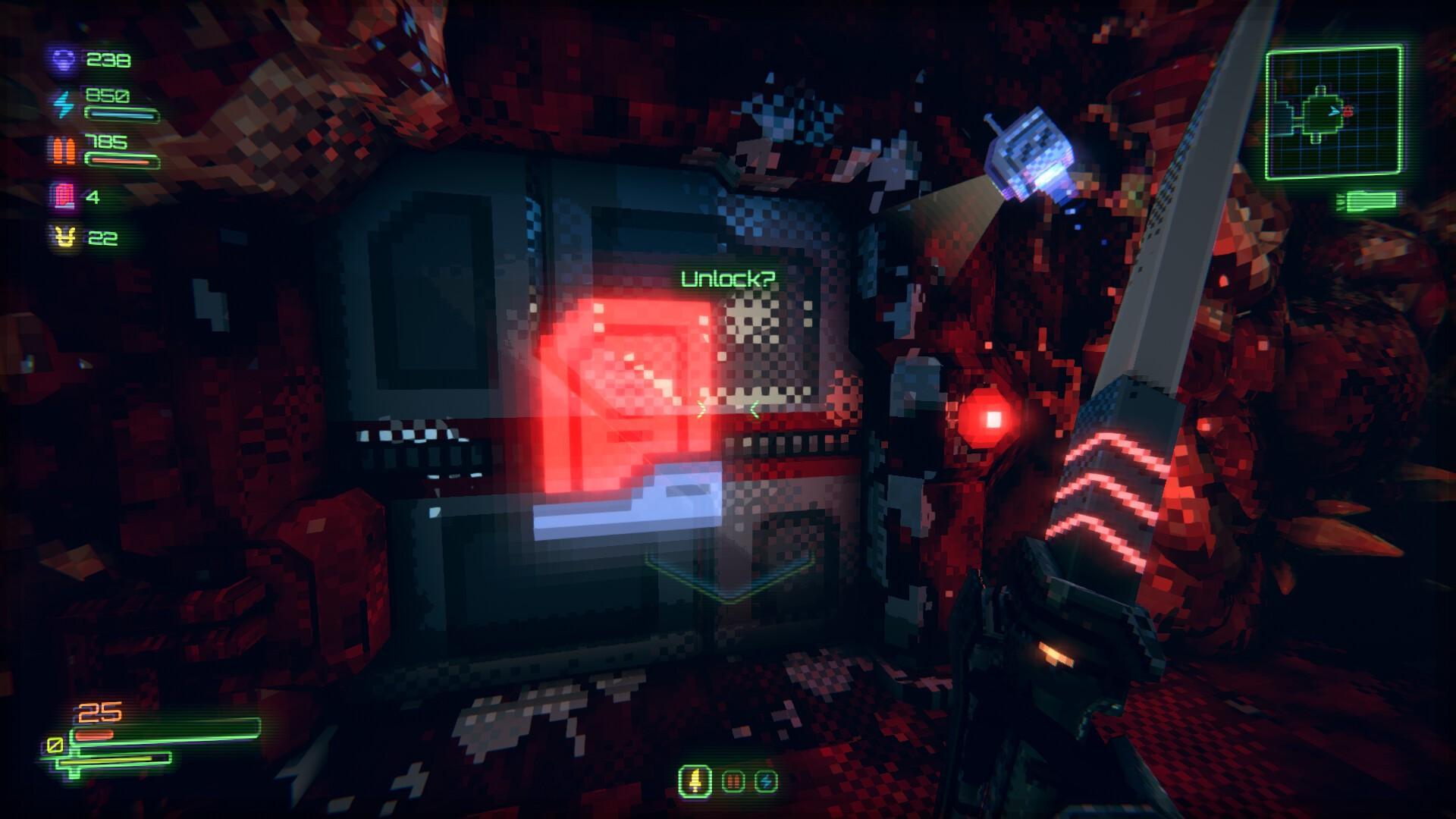The width and height of the screenshot is (1456, 819).
Task: Click the right chevron beside Unlock text
Action: click(754, 408)
